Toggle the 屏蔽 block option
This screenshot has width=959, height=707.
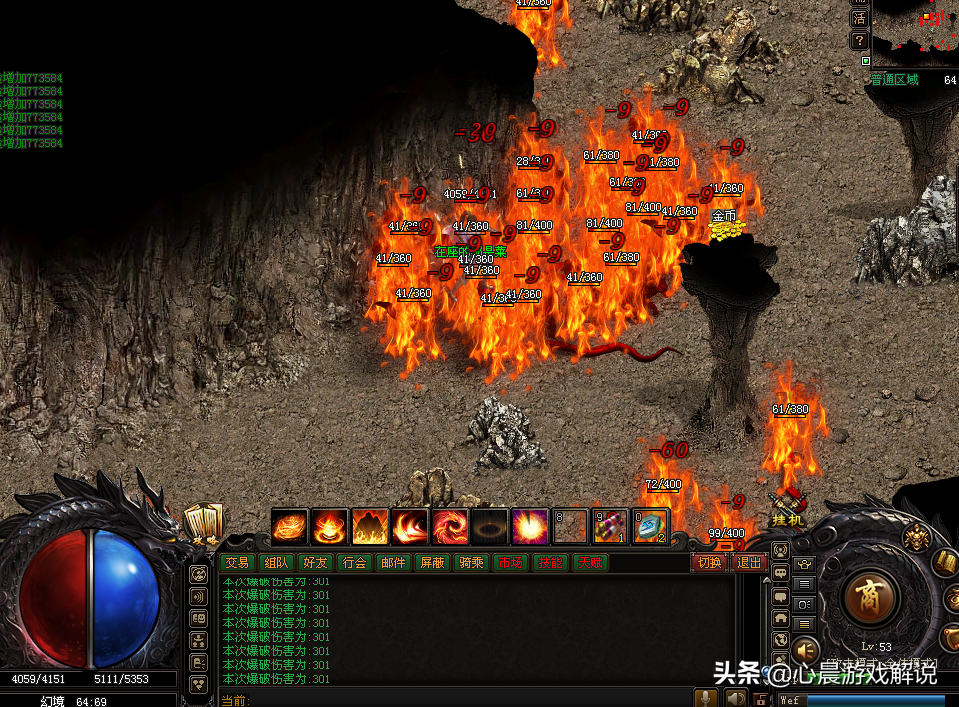tap(432, 563)
